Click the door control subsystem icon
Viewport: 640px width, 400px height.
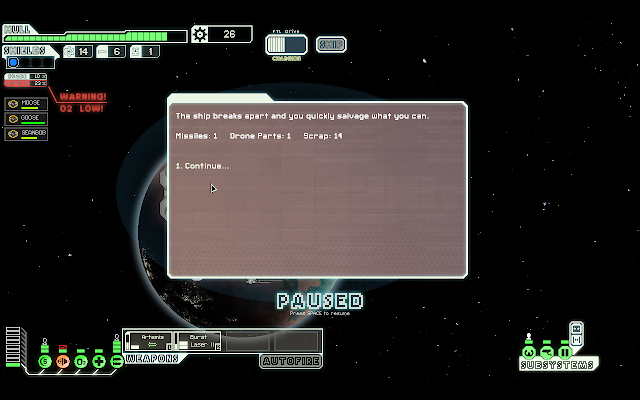click(x=565, y=352)
